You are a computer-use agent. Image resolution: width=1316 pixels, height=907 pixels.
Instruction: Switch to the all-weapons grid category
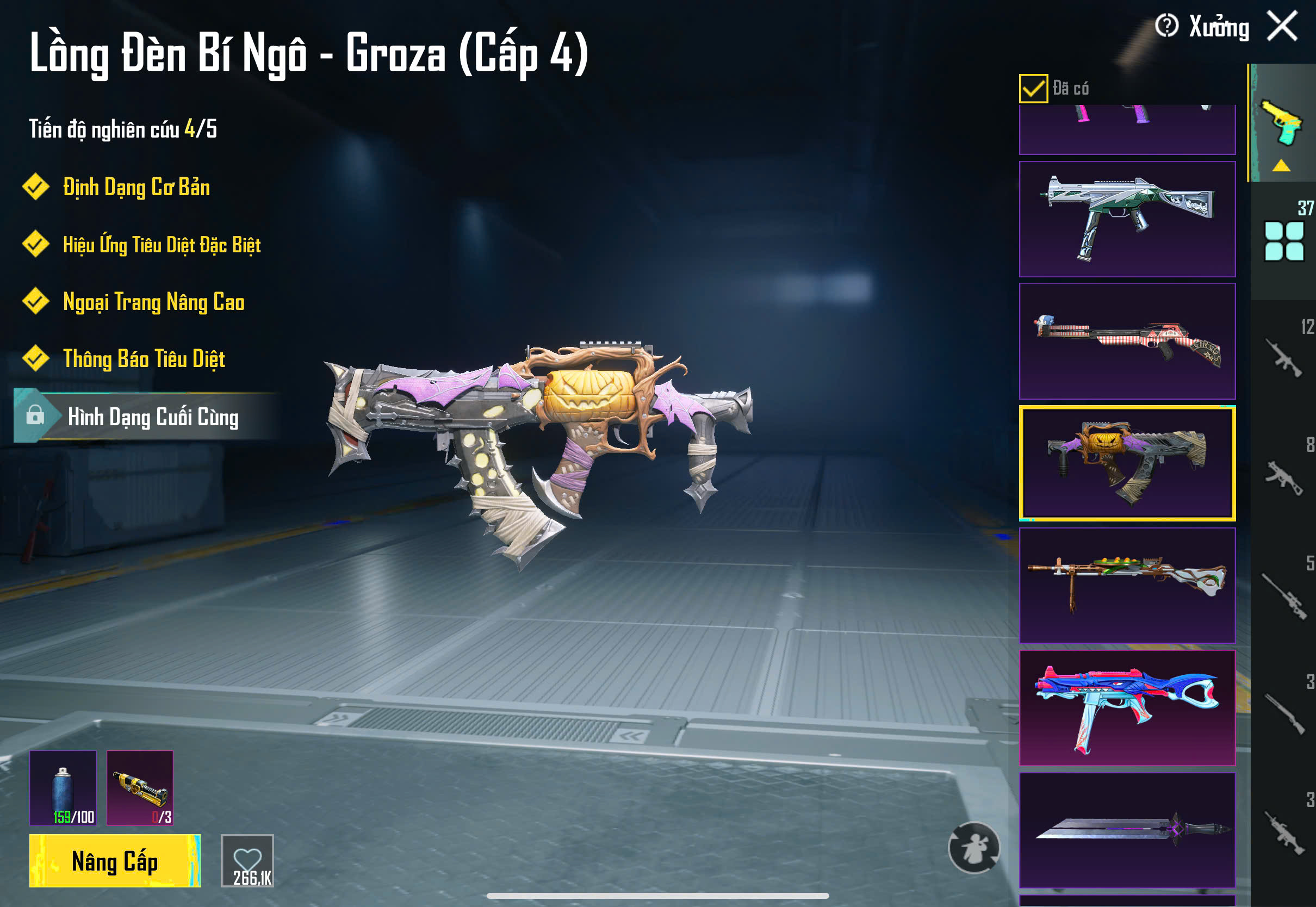tap(1283, 241)
